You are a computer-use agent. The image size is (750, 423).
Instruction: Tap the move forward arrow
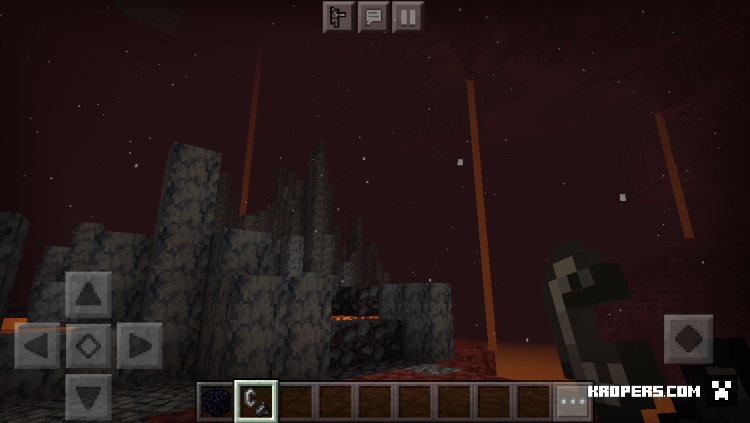(x=88, y=295)
